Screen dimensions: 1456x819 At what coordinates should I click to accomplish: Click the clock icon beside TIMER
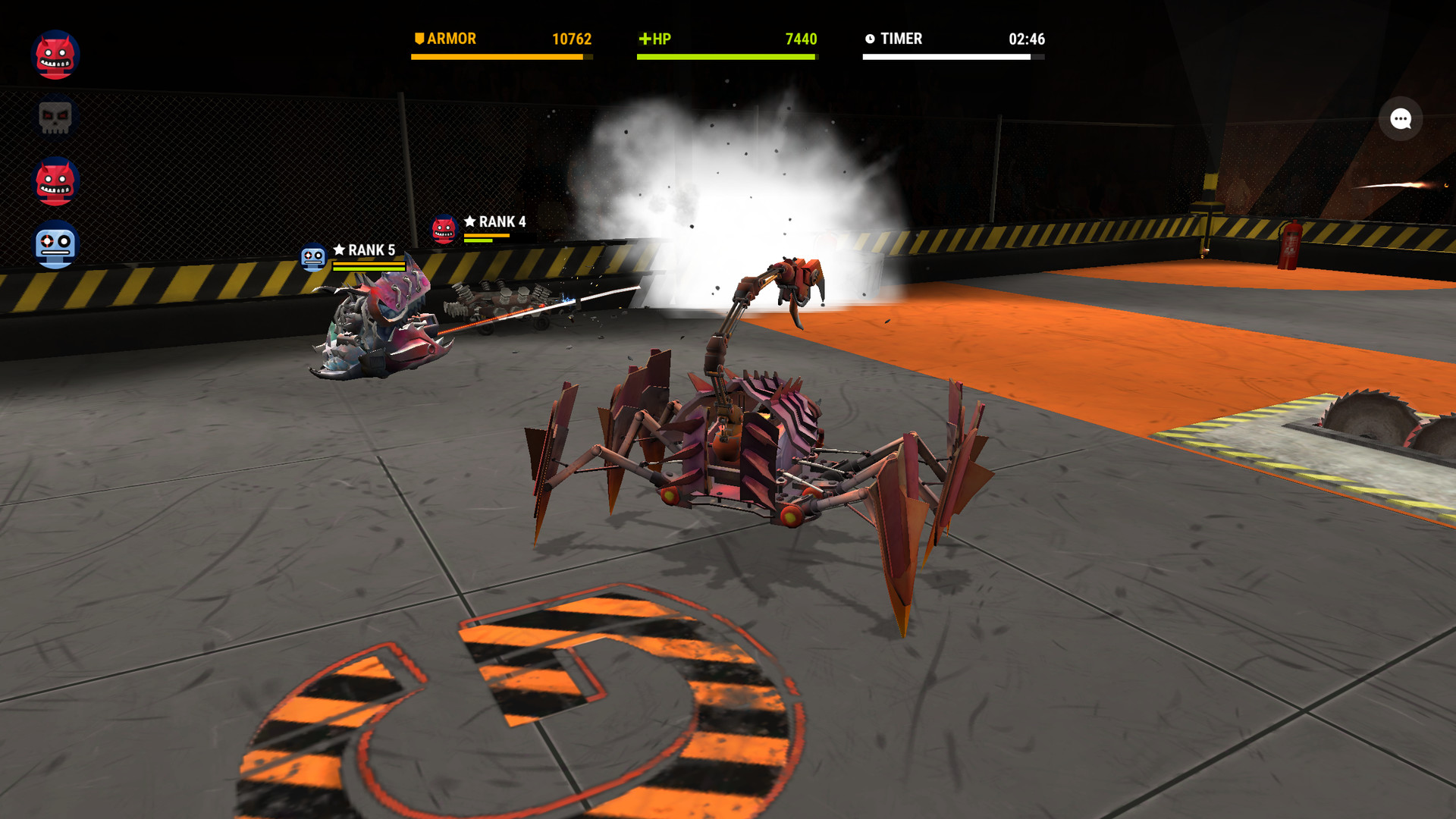click(869, 37)
